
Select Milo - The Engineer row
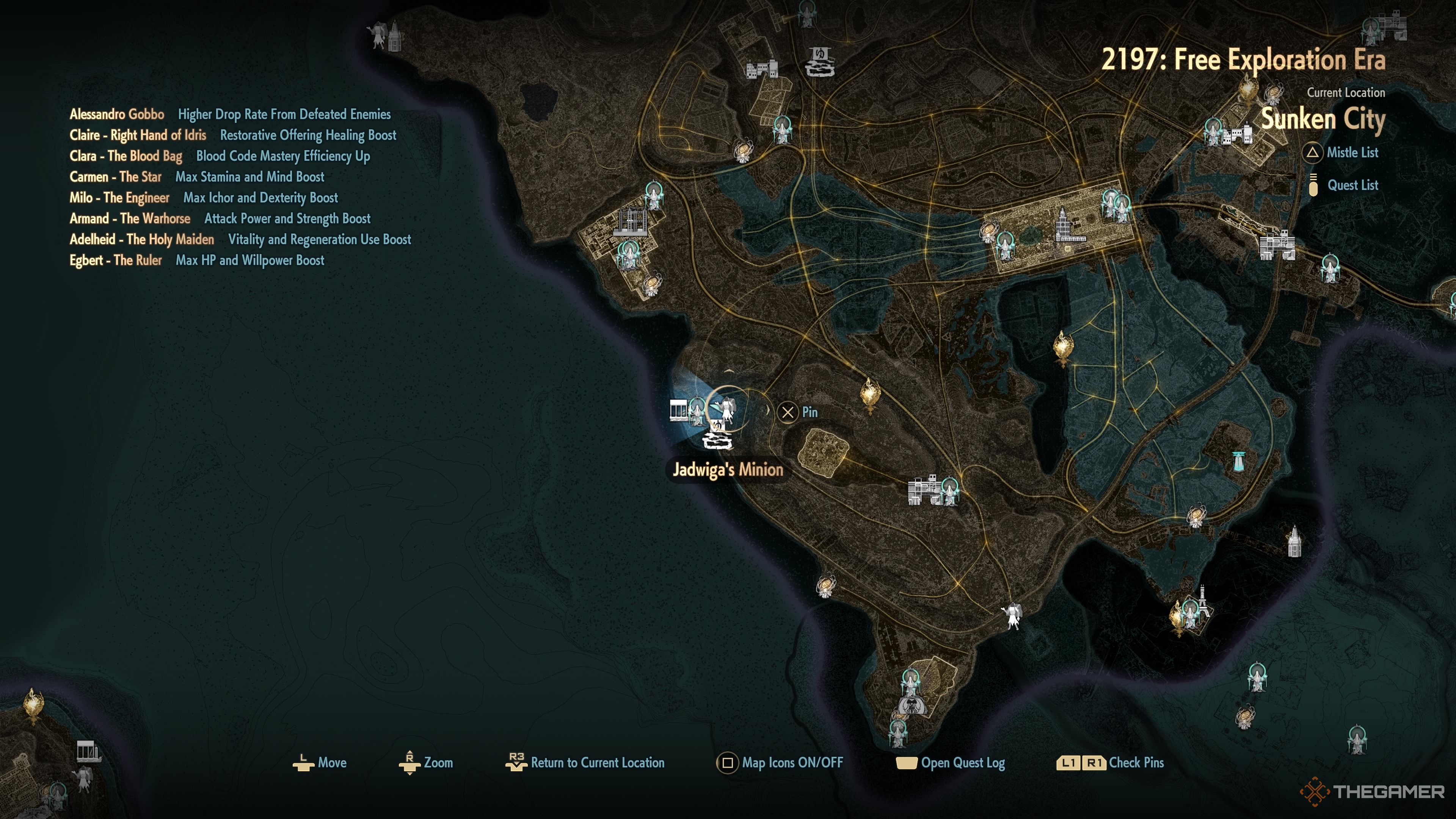click(119, 198)
